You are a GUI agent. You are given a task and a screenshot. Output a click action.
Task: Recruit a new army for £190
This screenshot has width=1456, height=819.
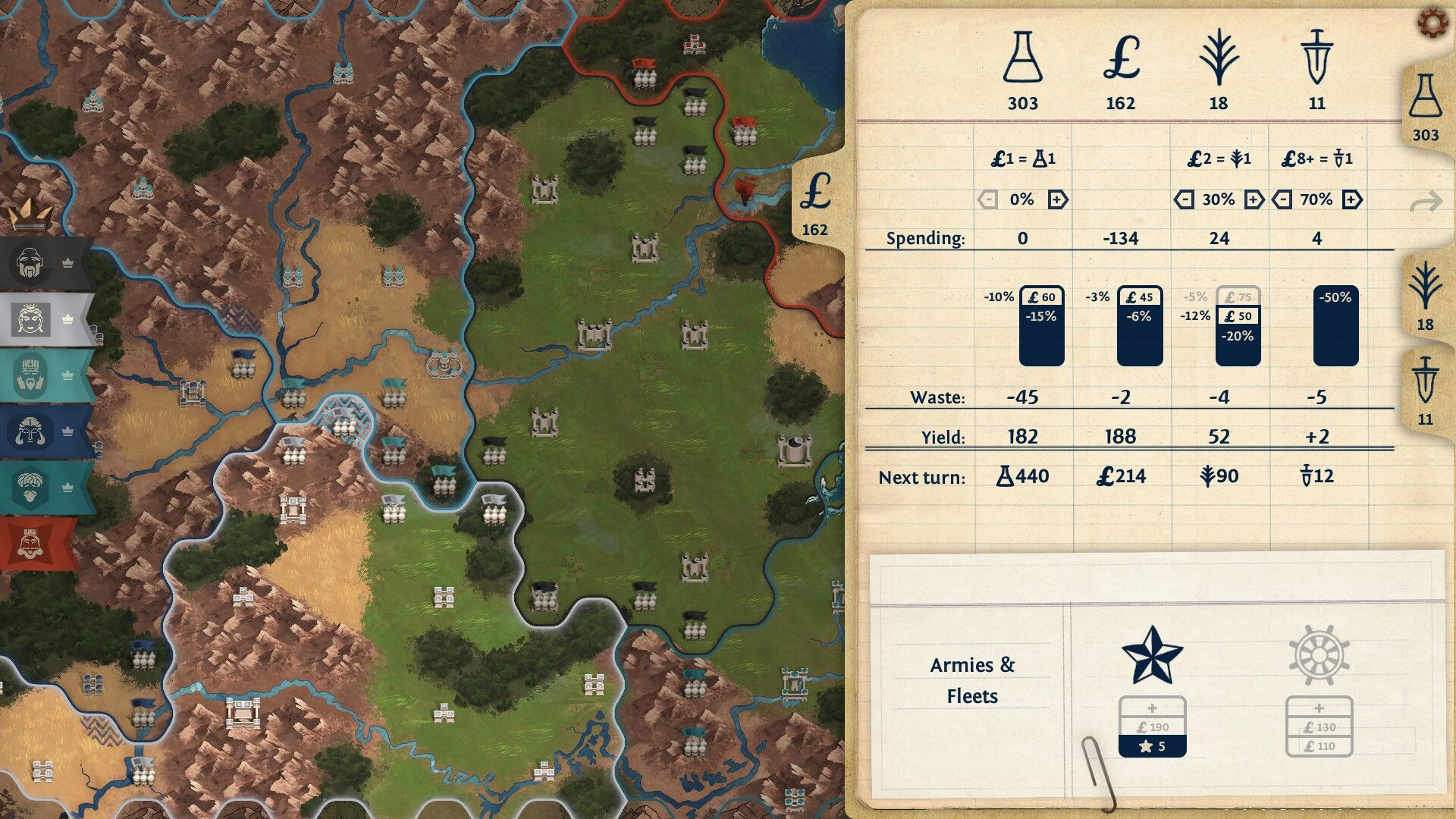[x=1152, y=726]
